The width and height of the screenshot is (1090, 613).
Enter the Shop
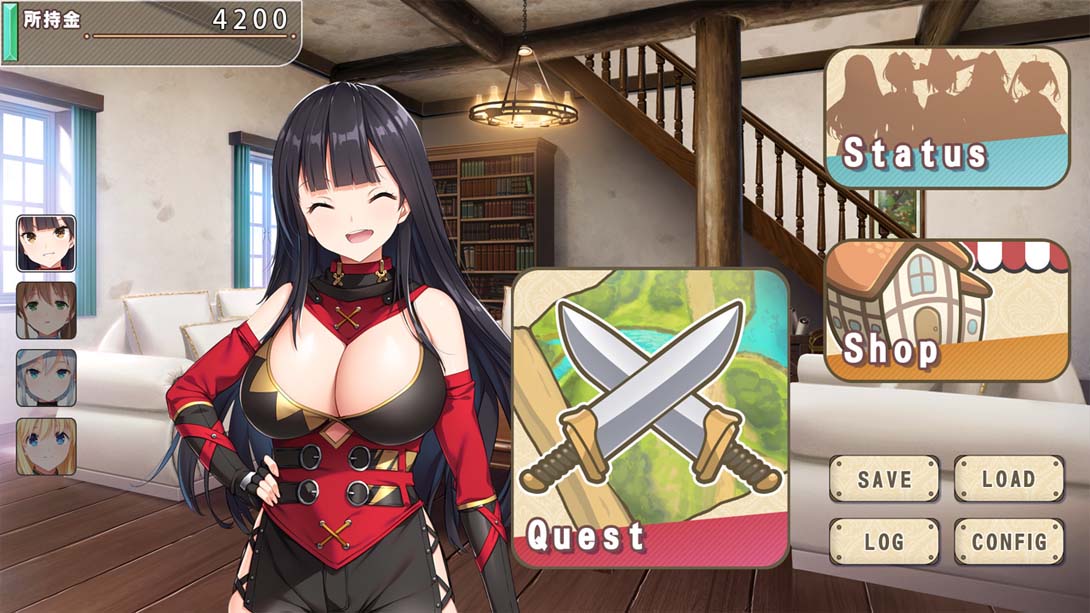point(946,310)
